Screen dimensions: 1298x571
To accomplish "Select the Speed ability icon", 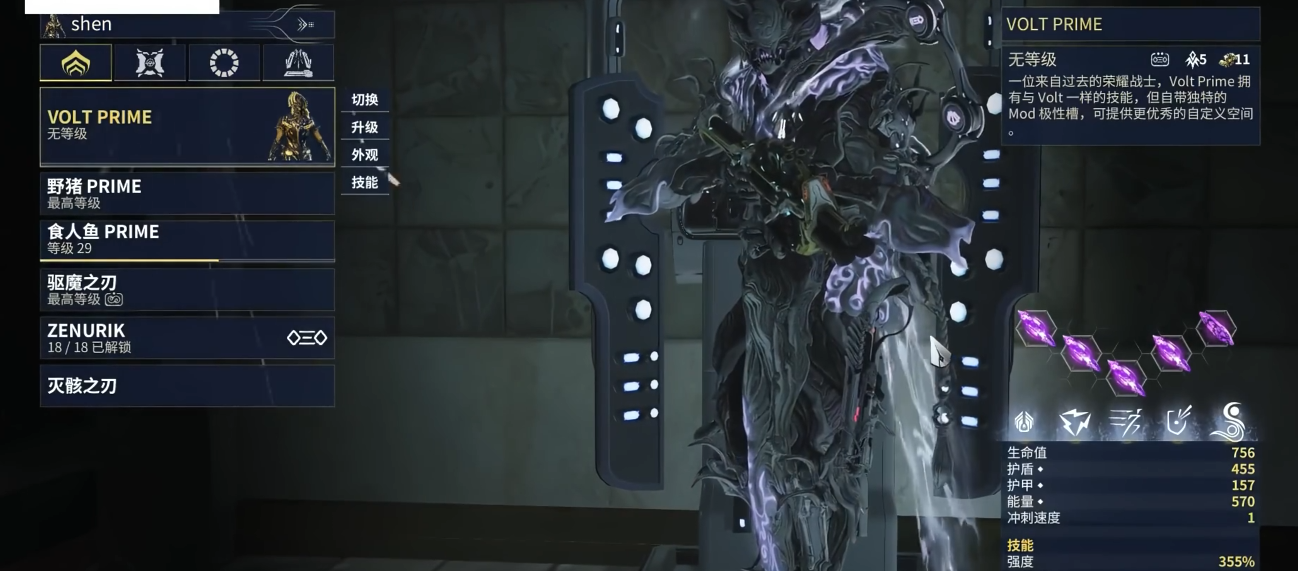I will [1126, 423].
